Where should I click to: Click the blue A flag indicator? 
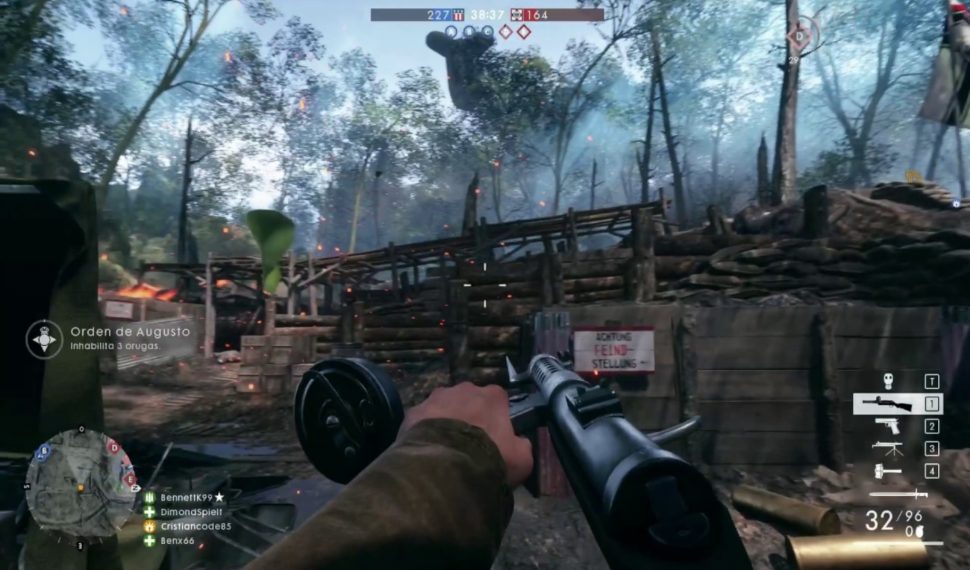[452, 32]
